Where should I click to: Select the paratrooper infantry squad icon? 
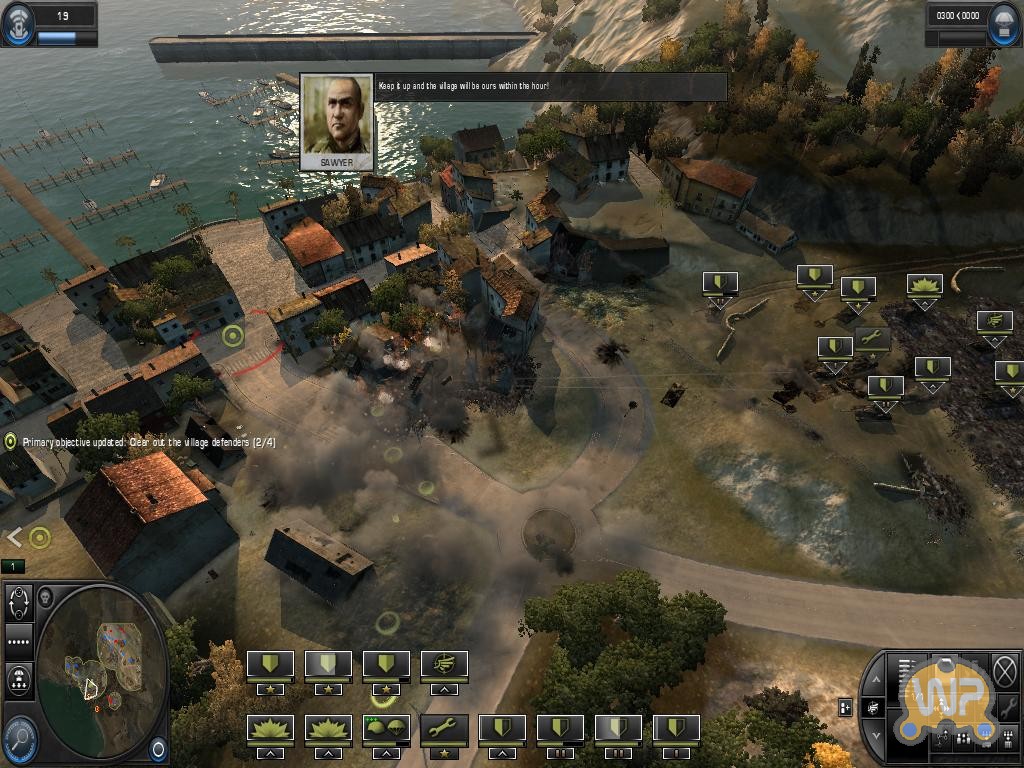click(386, 728)
